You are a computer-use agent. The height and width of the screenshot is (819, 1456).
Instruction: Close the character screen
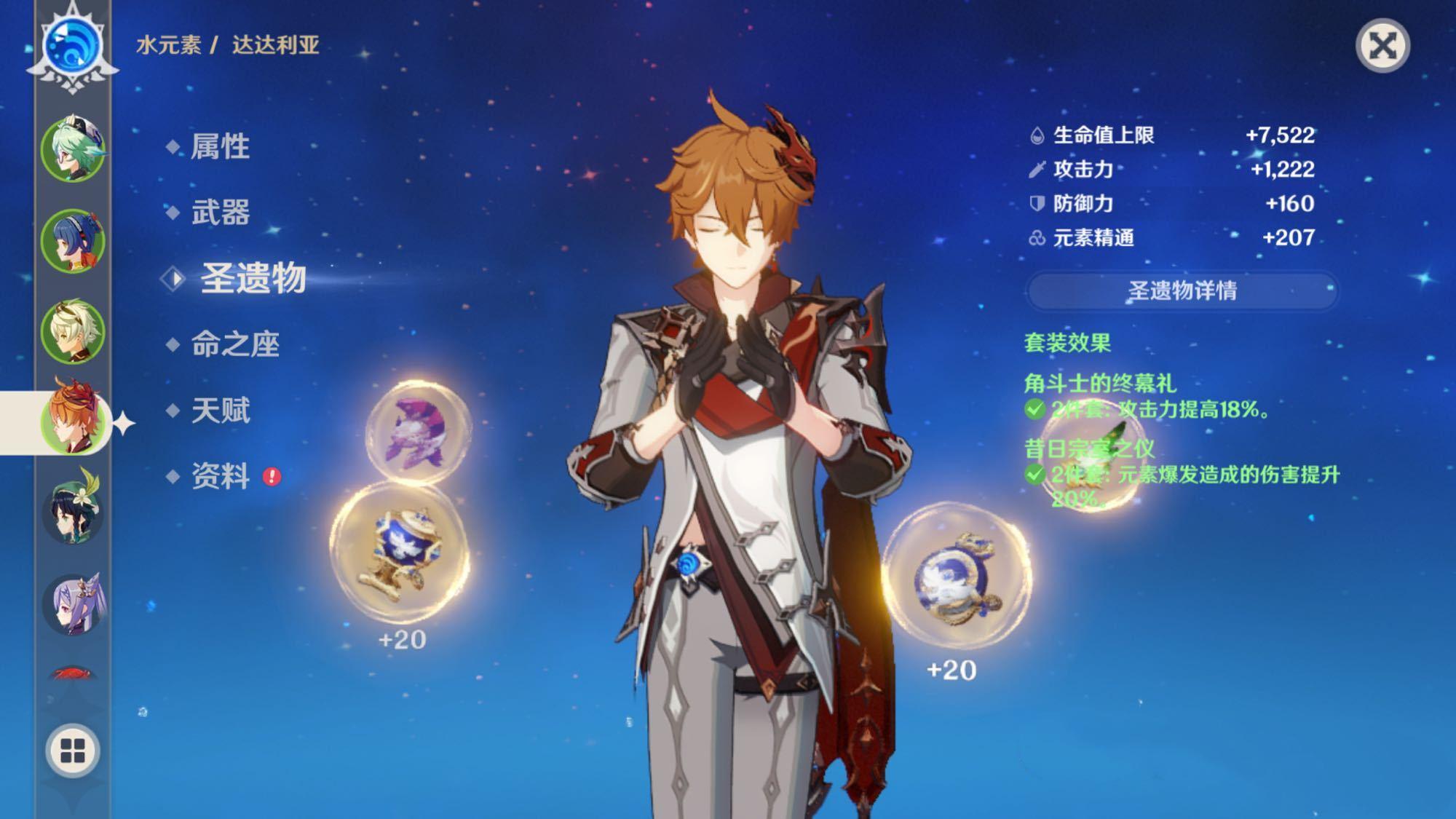tap(1382, 47)
